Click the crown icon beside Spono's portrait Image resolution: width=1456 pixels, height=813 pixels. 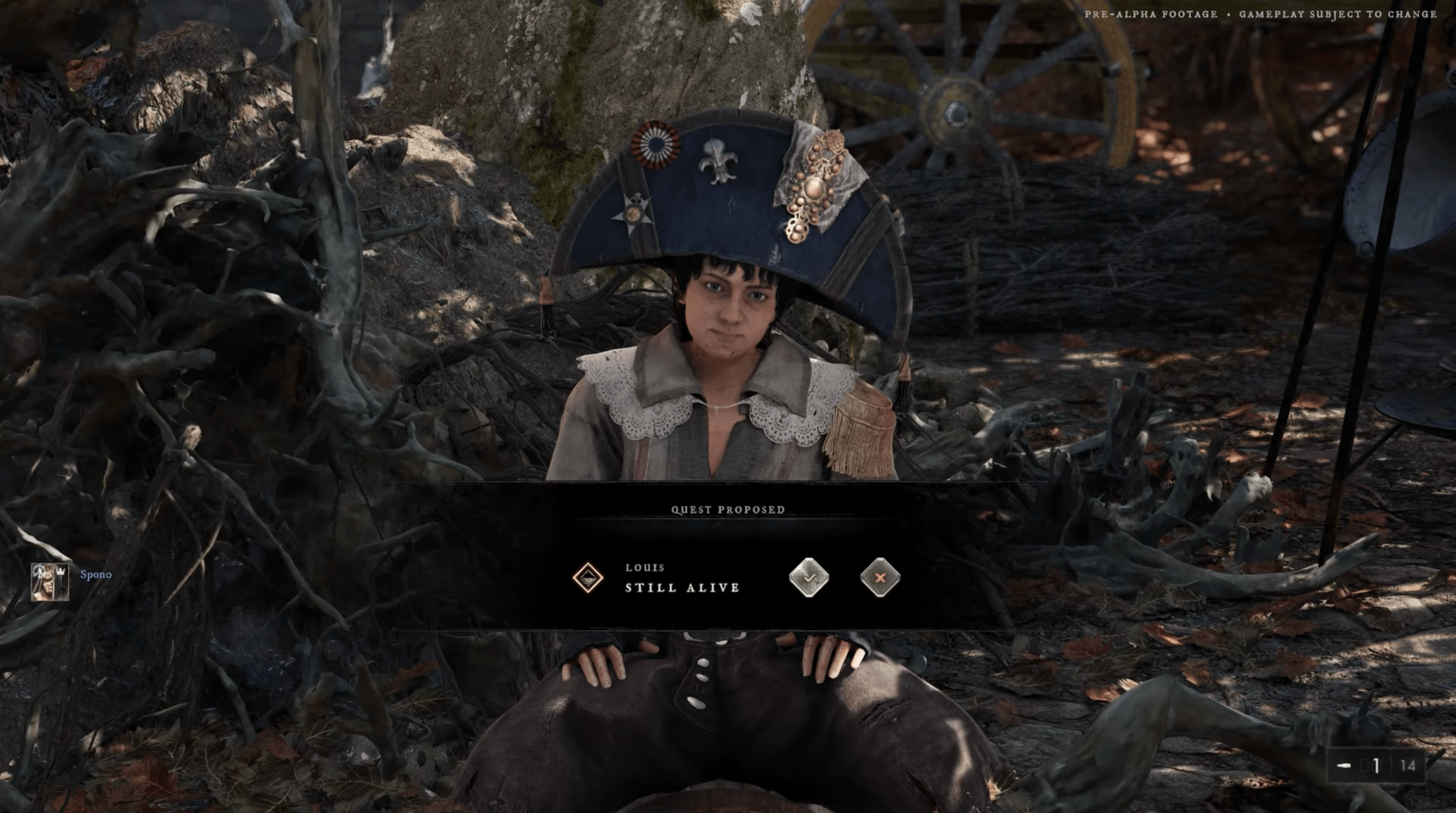(x=59, y=573)
